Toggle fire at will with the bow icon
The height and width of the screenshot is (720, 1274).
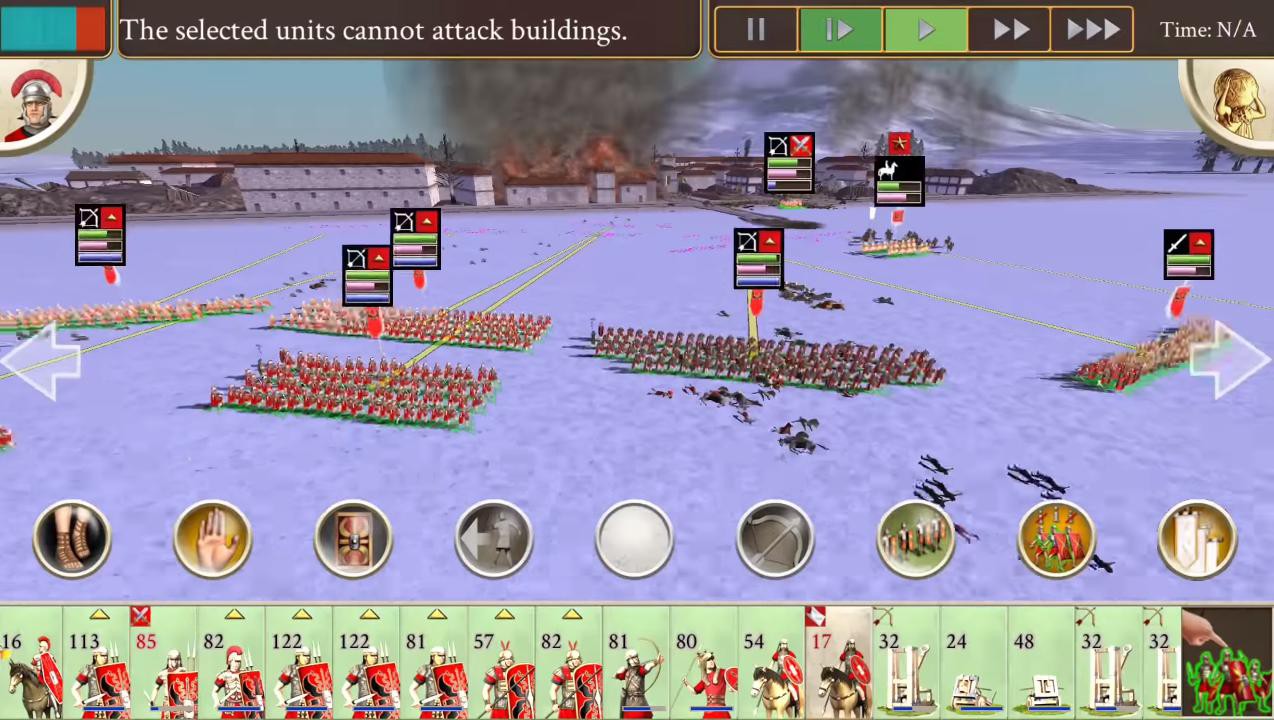pyautogui.click(x=775, y=540)
